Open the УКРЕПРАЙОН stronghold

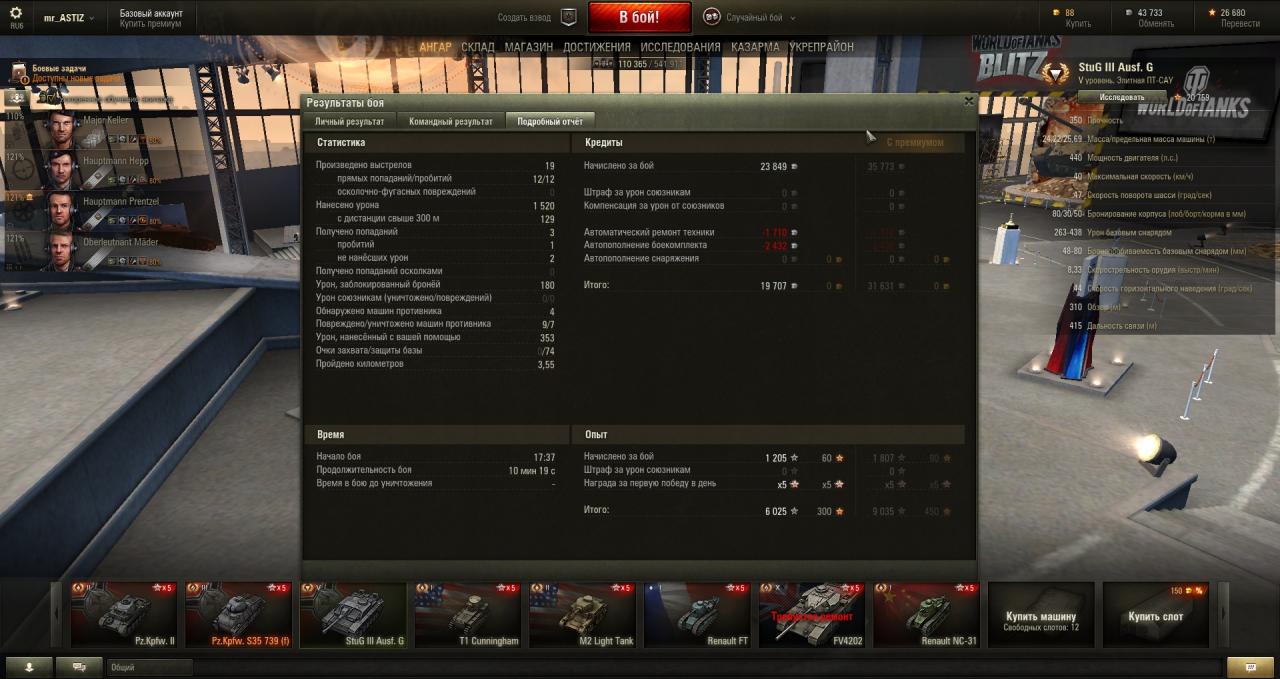(821, 47)
